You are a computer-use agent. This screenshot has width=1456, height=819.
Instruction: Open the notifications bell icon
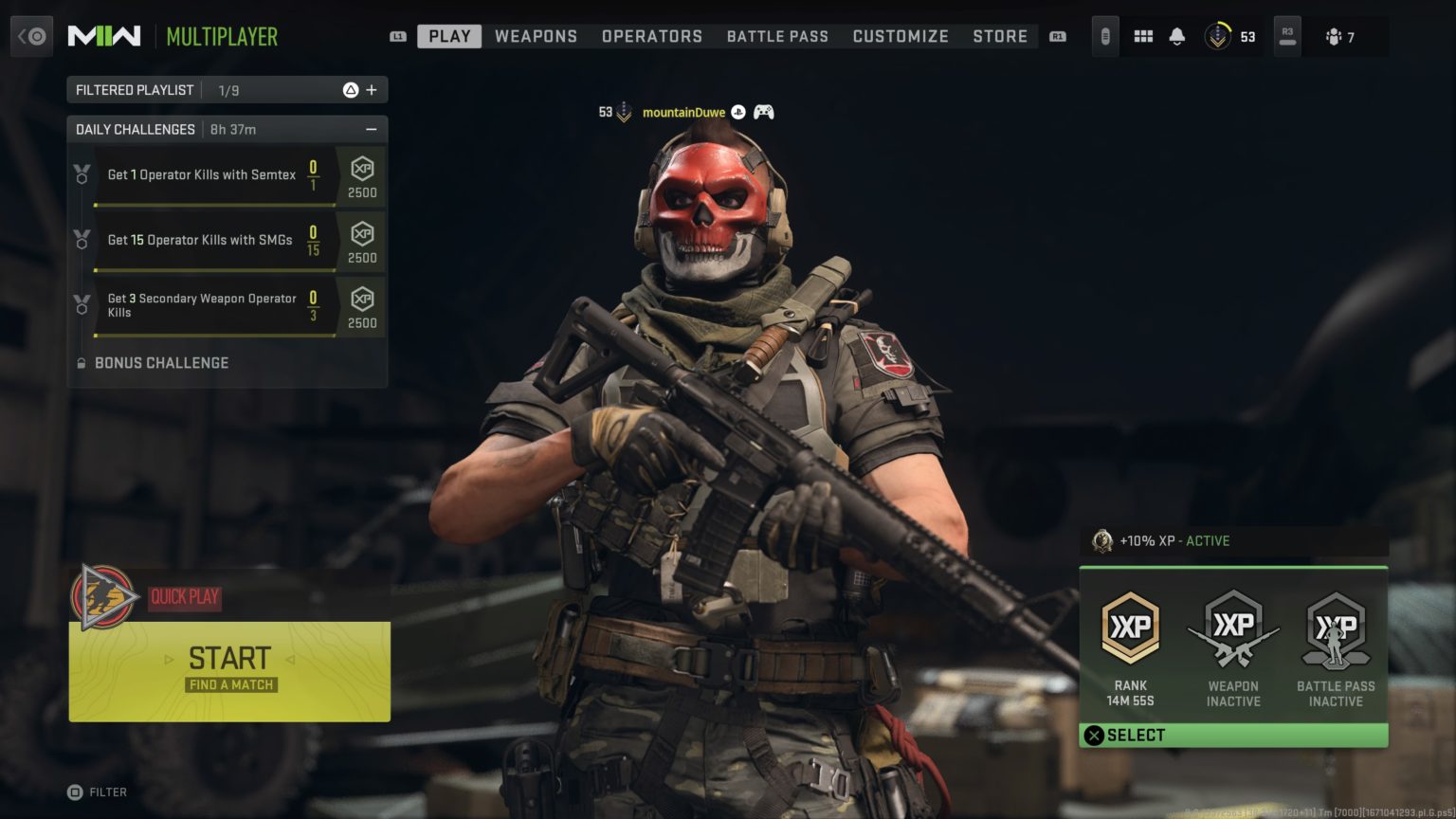tap(1177, 35)
